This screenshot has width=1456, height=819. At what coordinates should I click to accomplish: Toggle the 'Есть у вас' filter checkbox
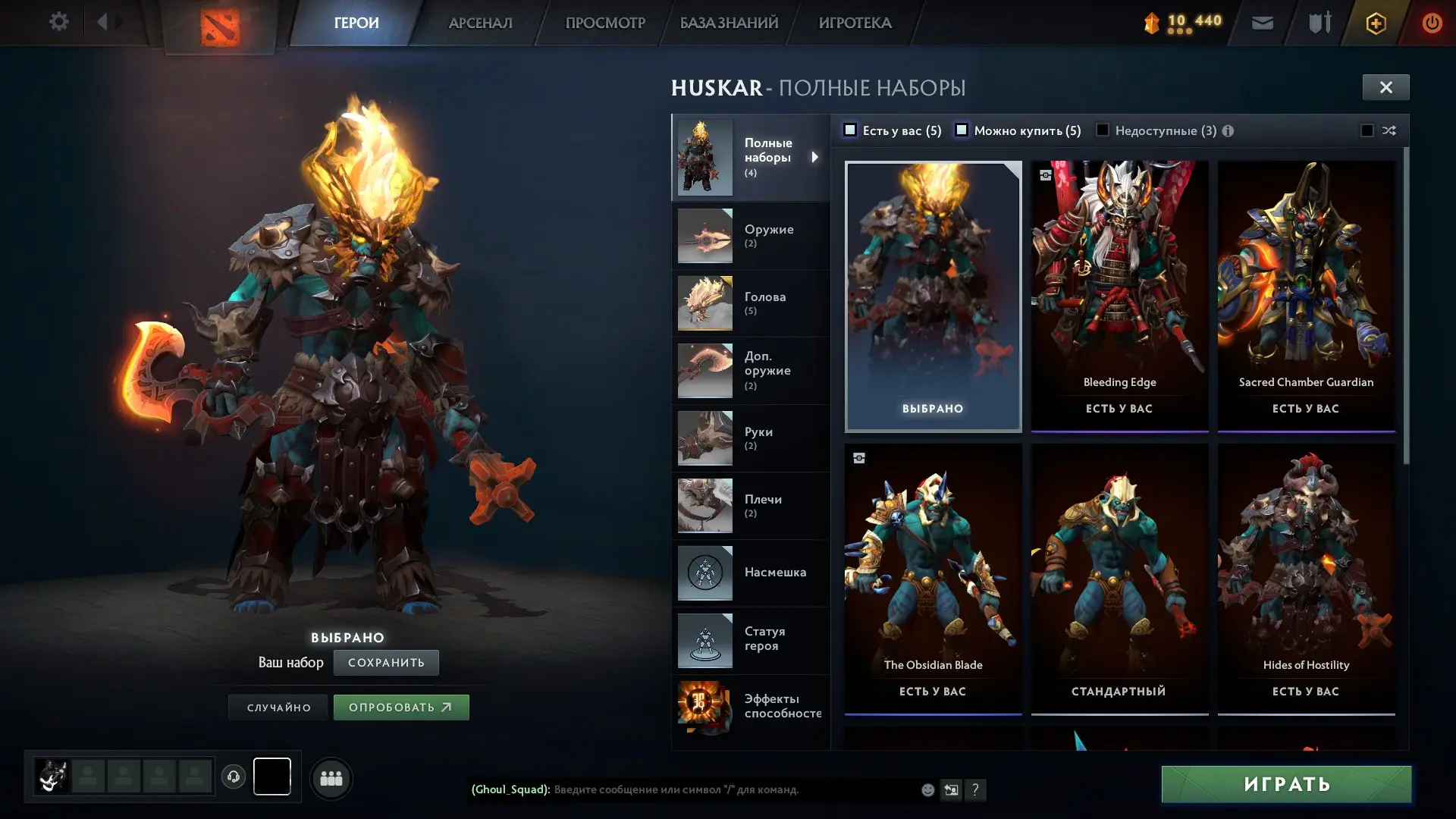pyautogui.click(x=851, y=130)
